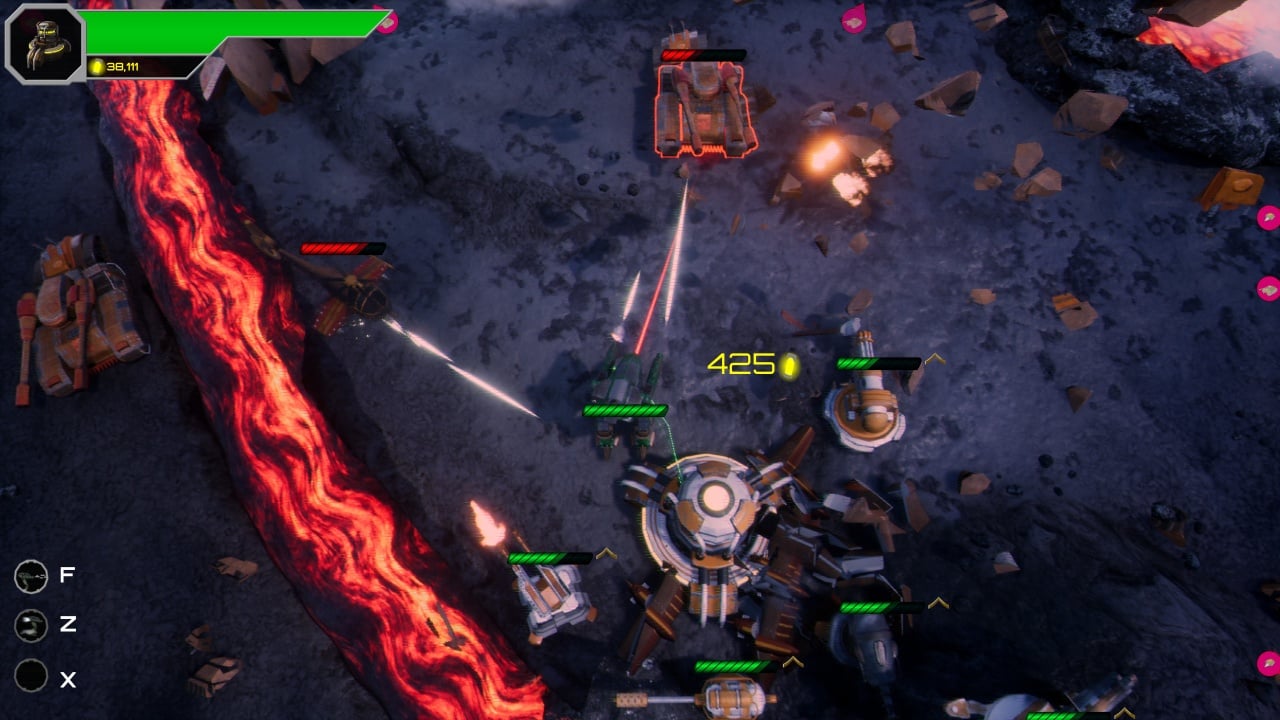Activate the Z ability icon

click(31, 626)
